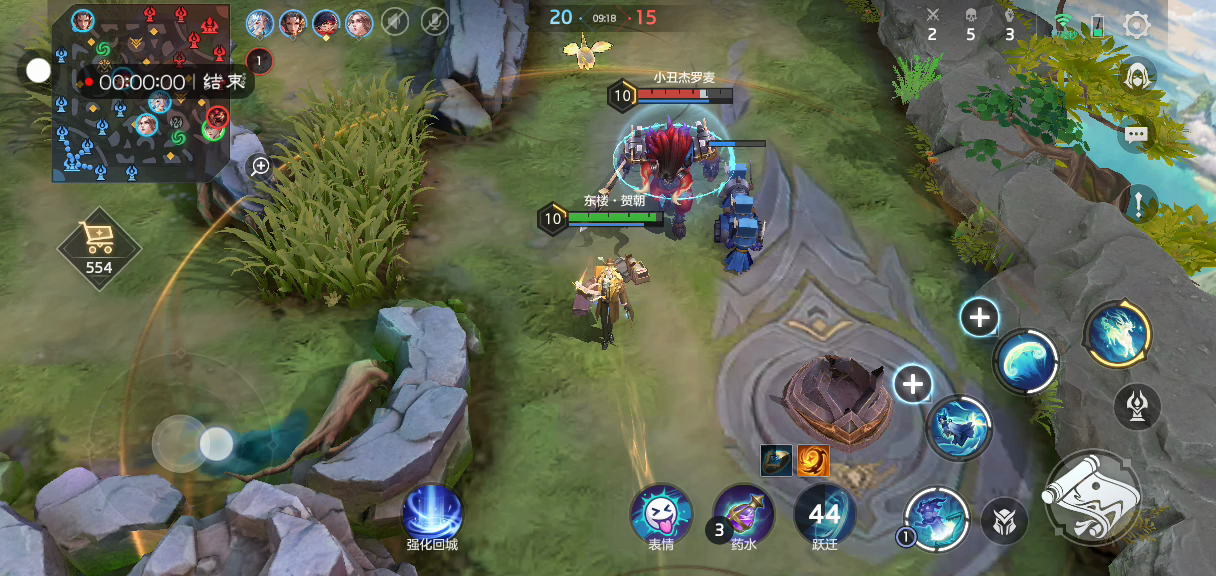Open the gear settings menu
Viewport: 1216px width, 576px height.
1137,25
